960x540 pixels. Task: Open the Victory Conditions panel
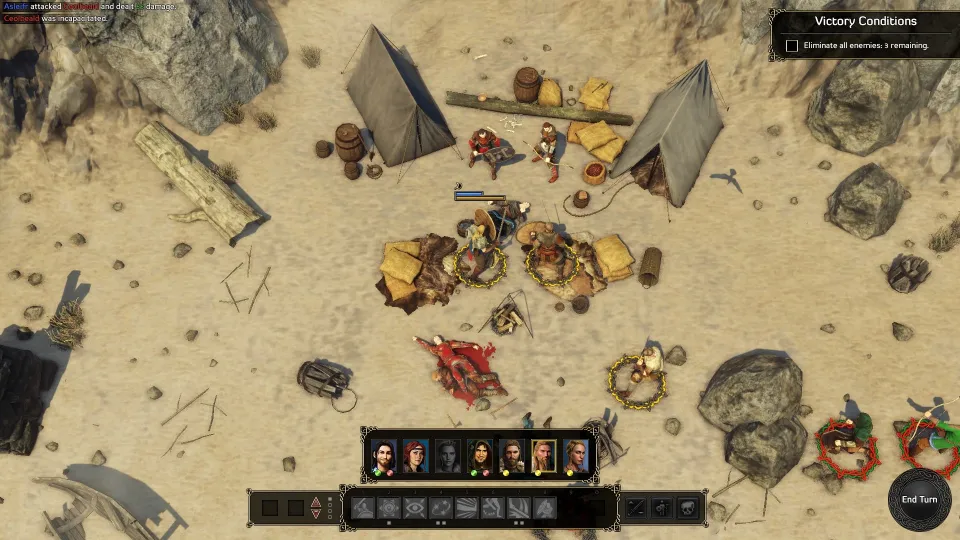(865, 21)
